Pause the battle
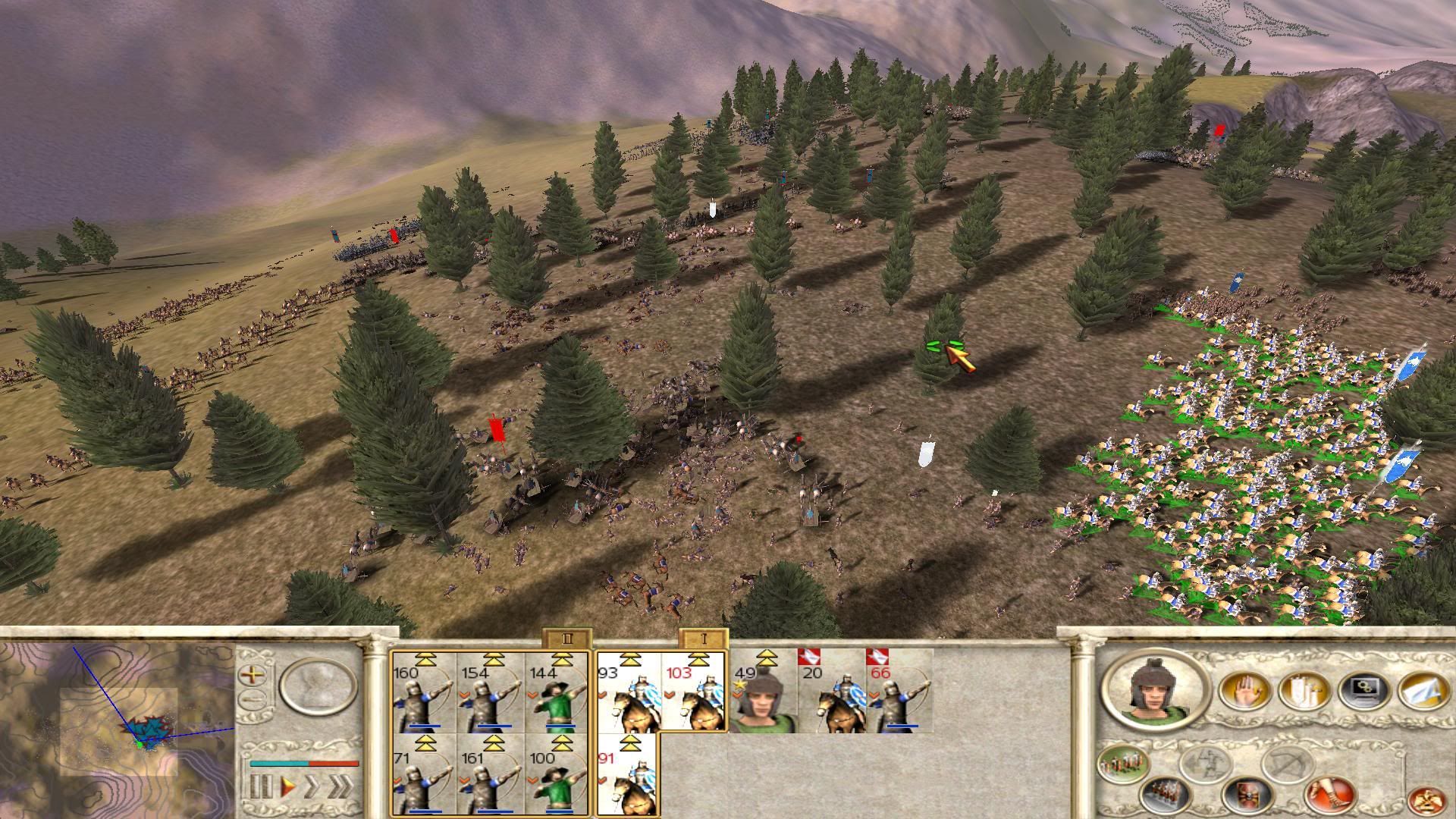The height and width of the screenshot is (819, 1456). tap(261, 786)
